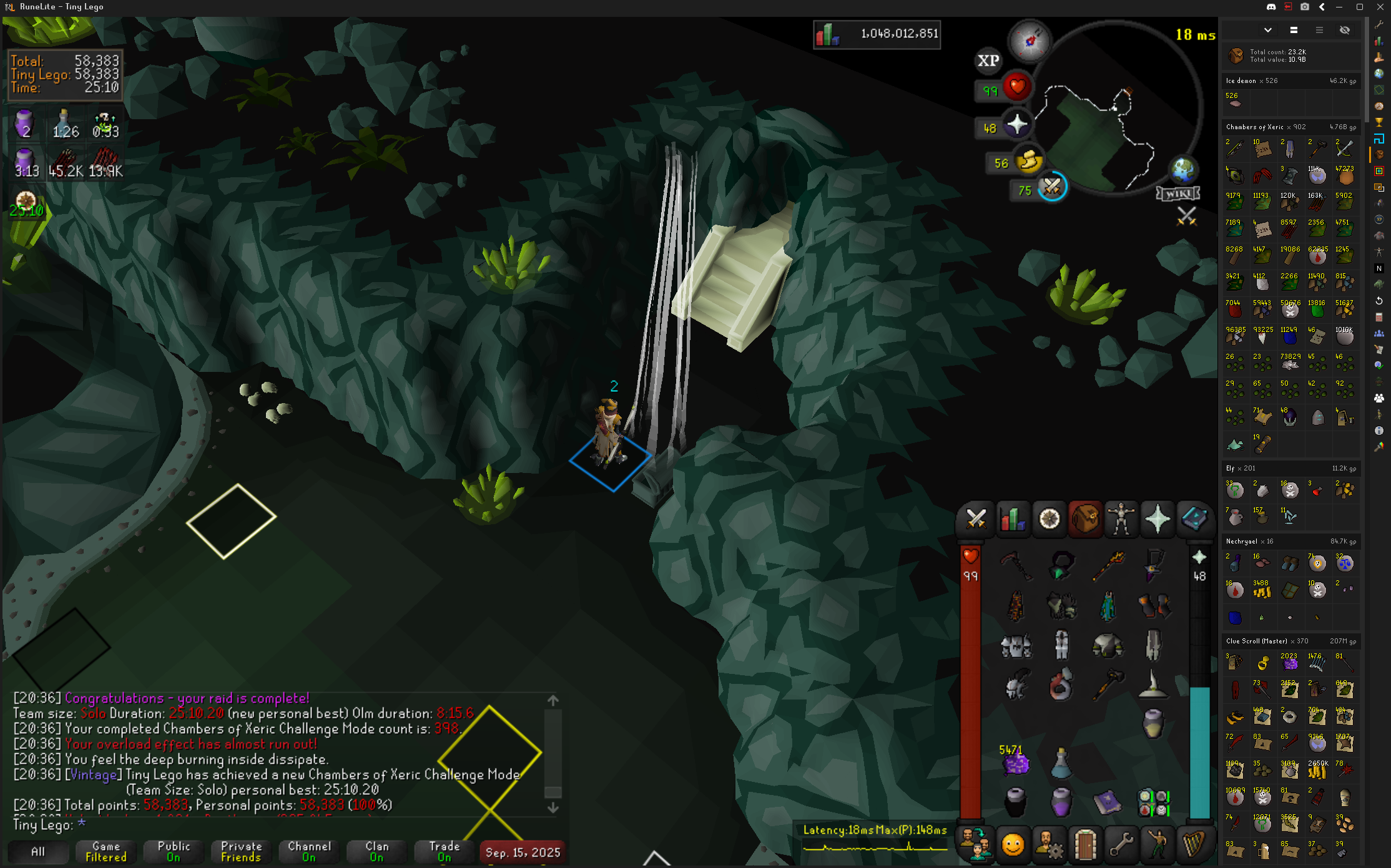This screenshot has height=868, width=1391.
Task: Open the Logout door tab
Action: point(1085,846)
